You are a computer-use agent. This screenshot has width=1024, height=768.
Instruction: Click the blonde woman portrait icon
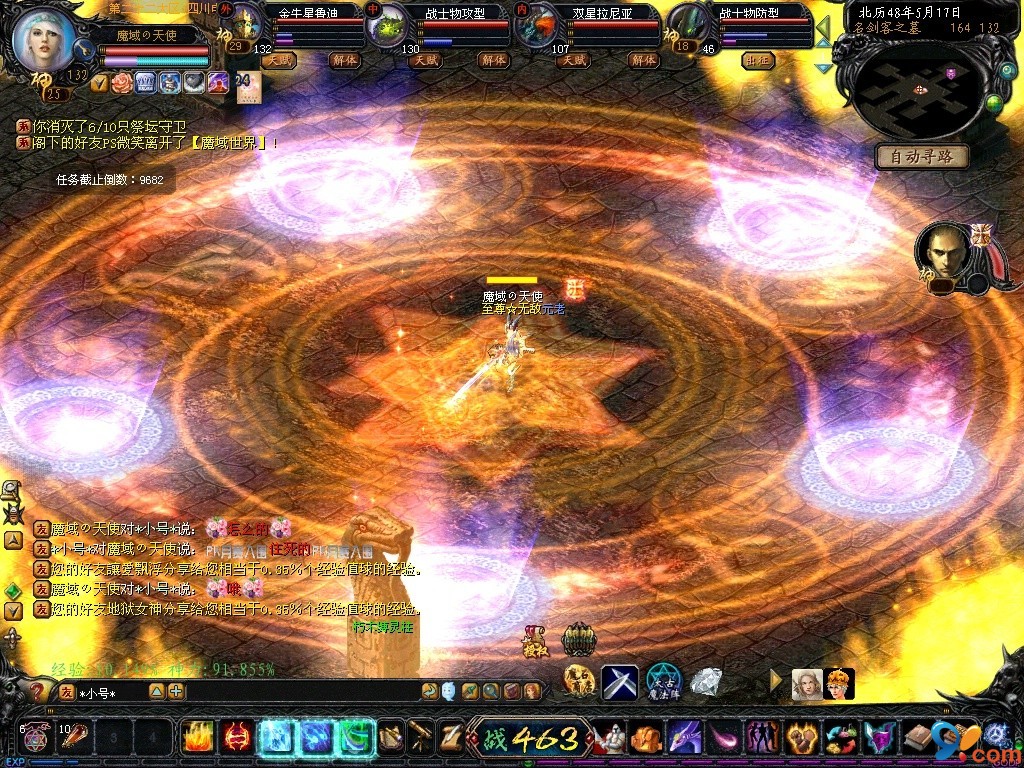point(807,683)
